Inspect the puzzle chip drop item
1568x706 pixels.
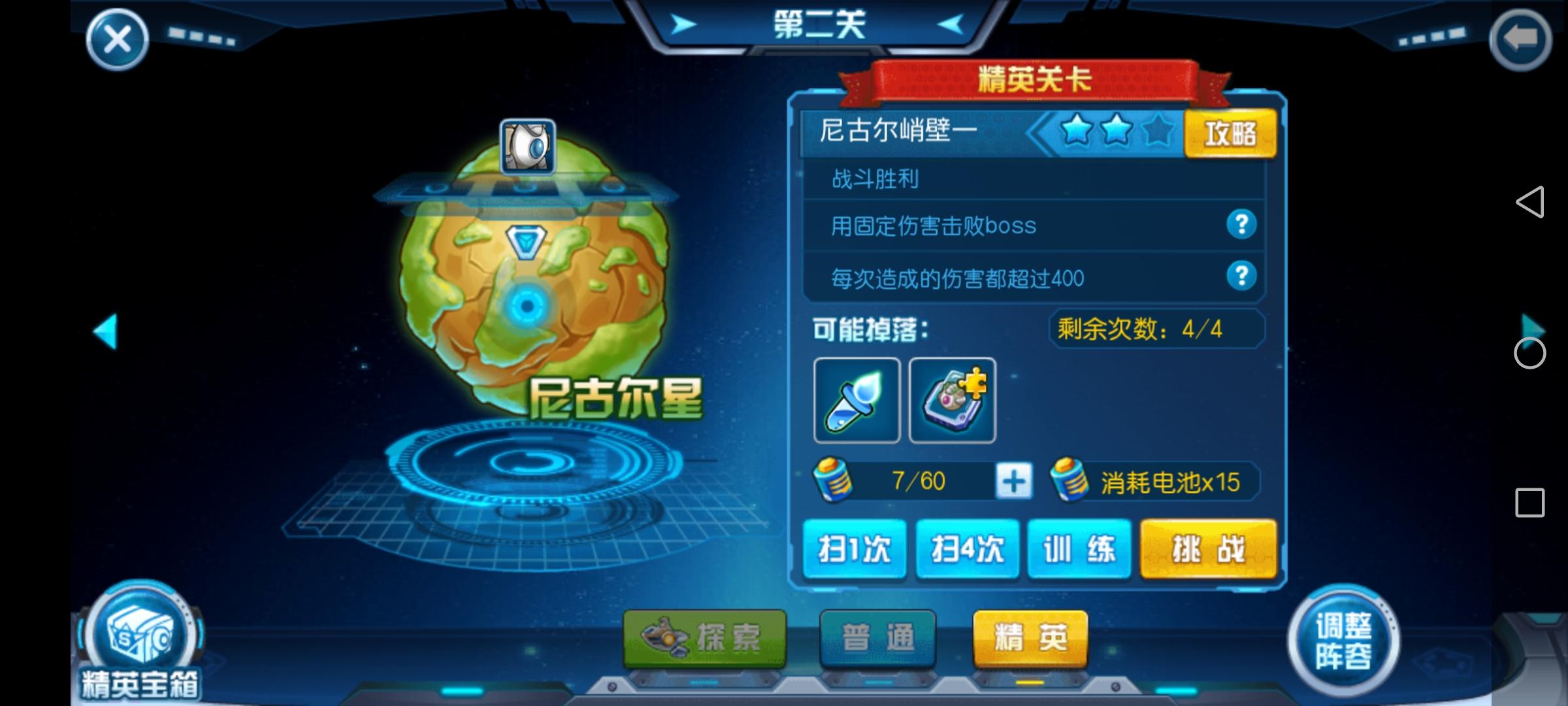[x=953, y=400]
